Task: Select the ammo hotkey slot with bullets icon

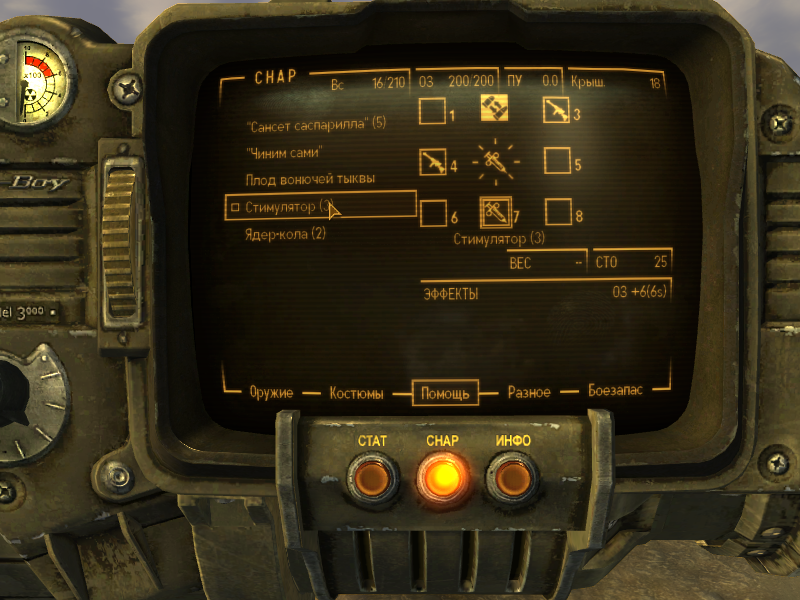Action: coord(494,107)
